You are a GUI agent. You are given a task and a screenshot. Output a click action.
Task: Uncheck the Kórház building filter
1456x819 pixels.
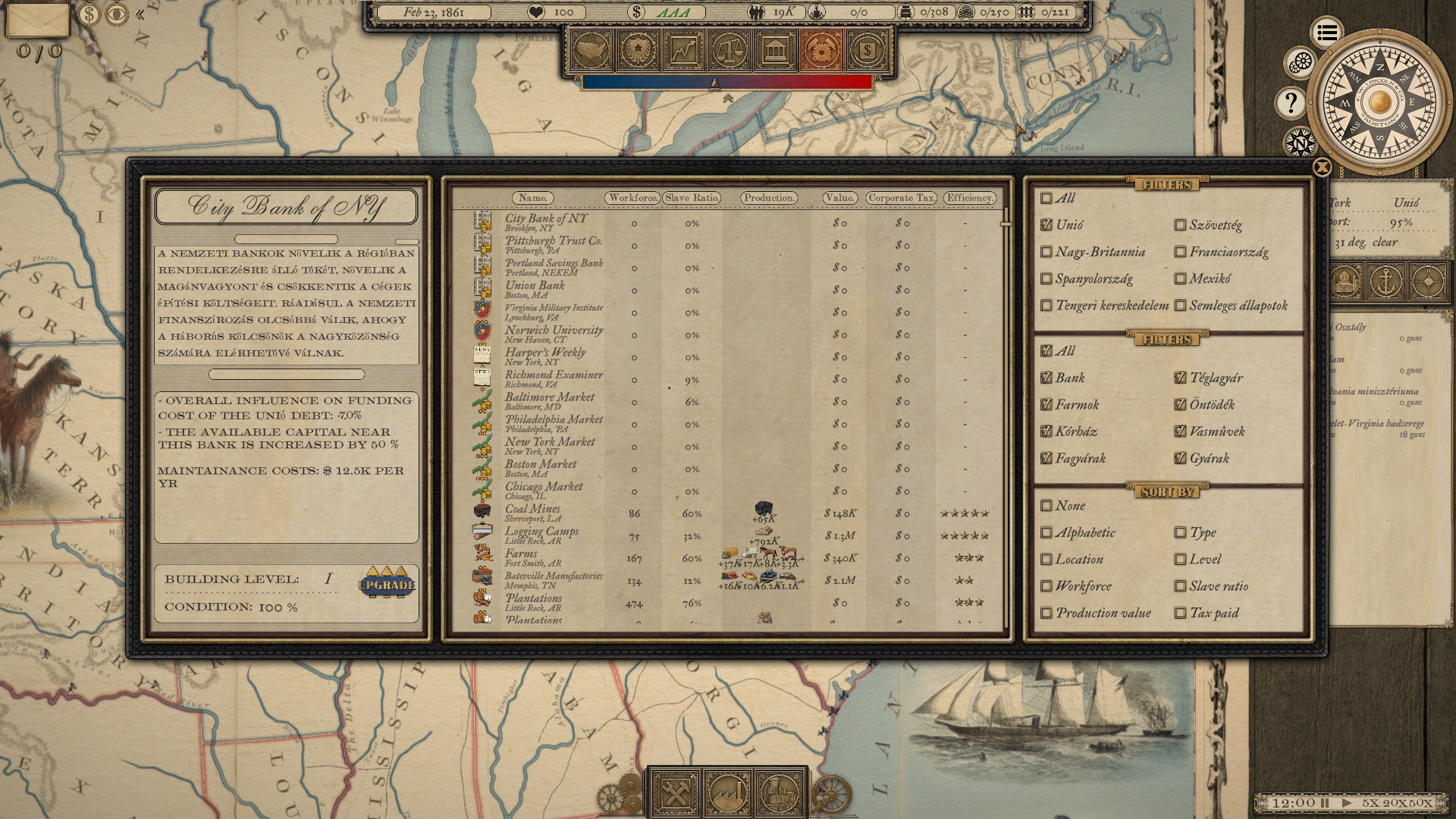point(1046,431)
